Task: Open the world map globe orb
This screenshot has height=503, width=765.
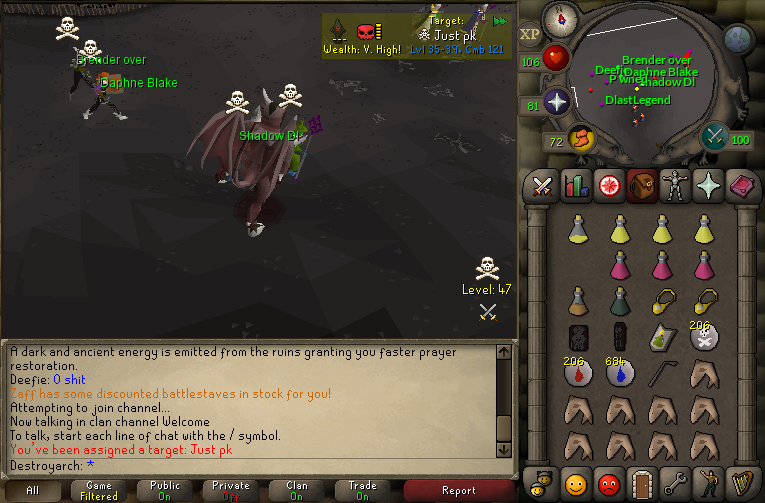Action: tap(737, 39)
